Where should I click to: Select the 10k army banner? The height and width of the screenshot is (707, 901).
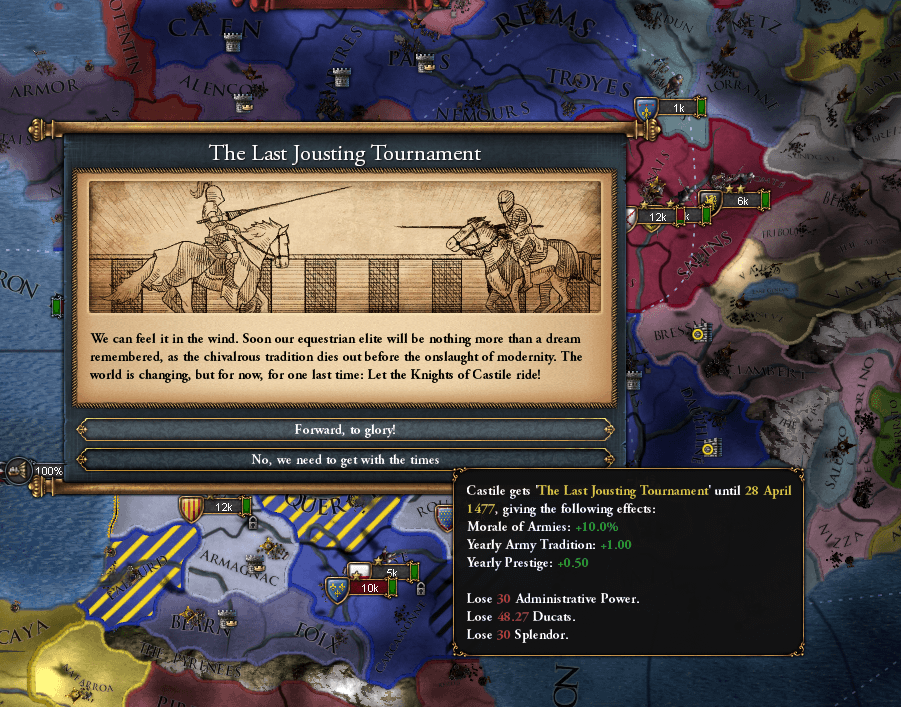pos(368,588)
